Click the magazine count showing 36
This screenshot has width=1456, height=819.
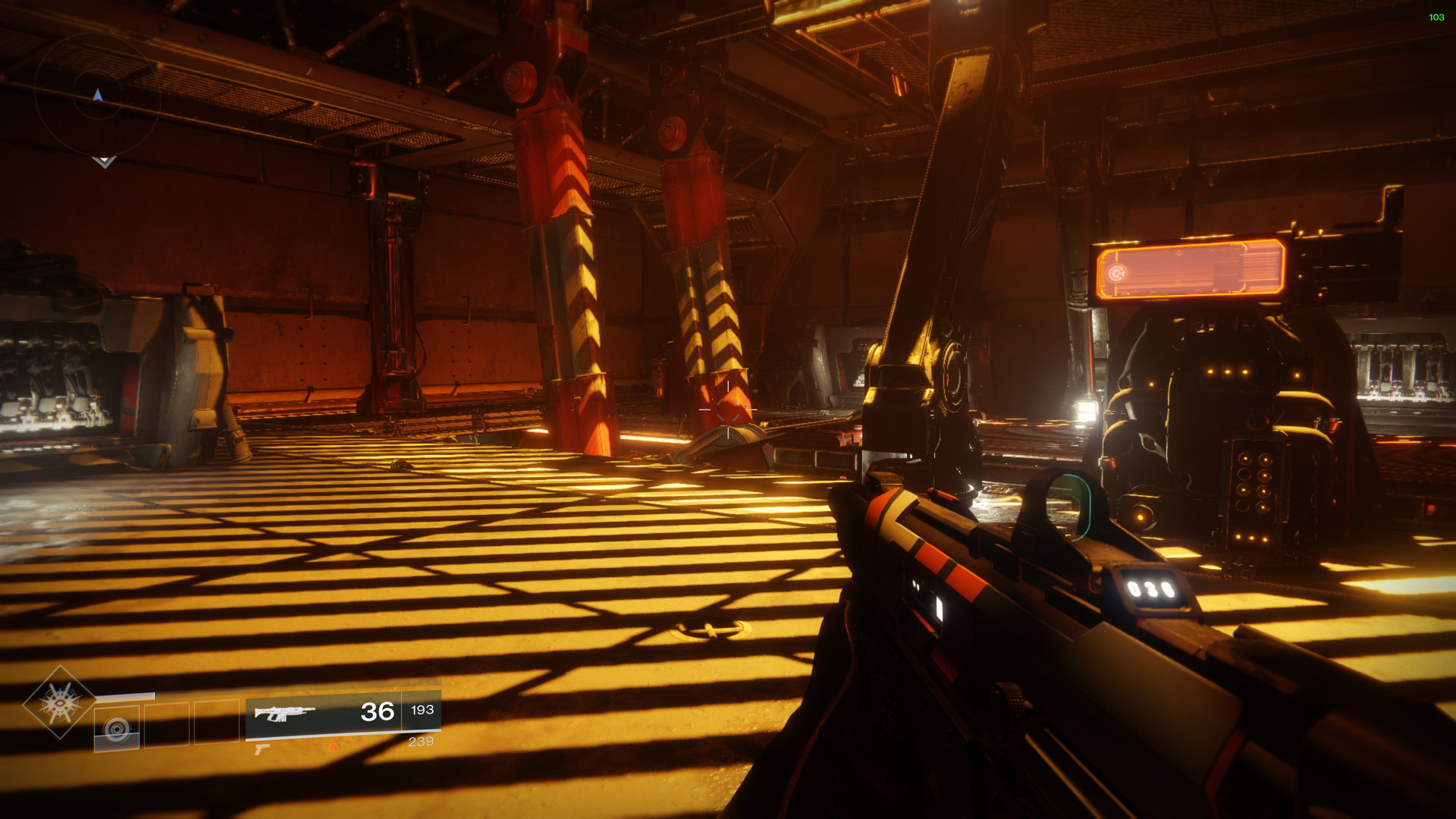click(x=377, y=711)
